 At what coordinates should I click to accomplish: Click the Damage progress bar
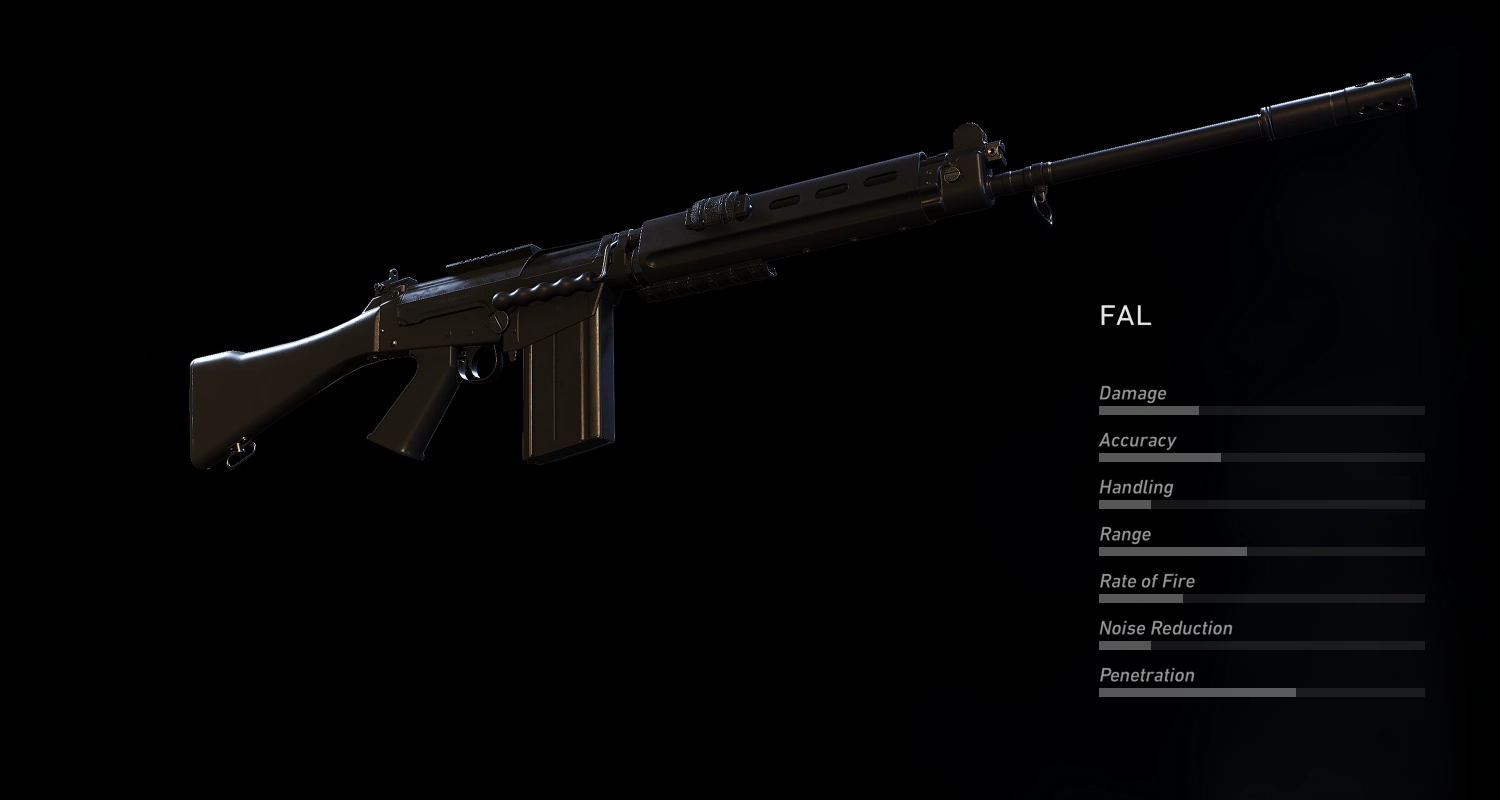1260,410
